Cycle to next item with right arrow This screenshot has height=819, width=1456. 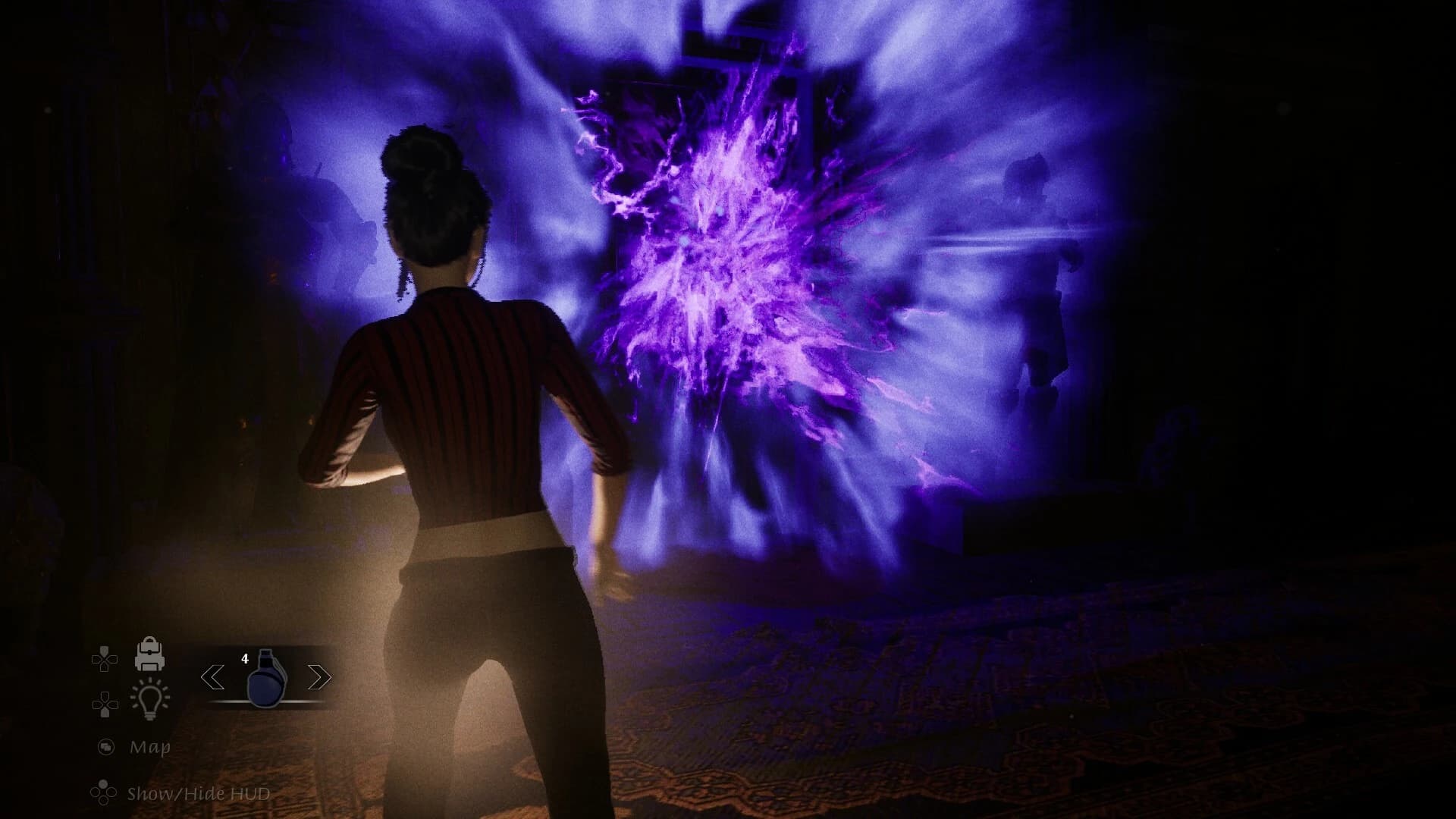319,677
